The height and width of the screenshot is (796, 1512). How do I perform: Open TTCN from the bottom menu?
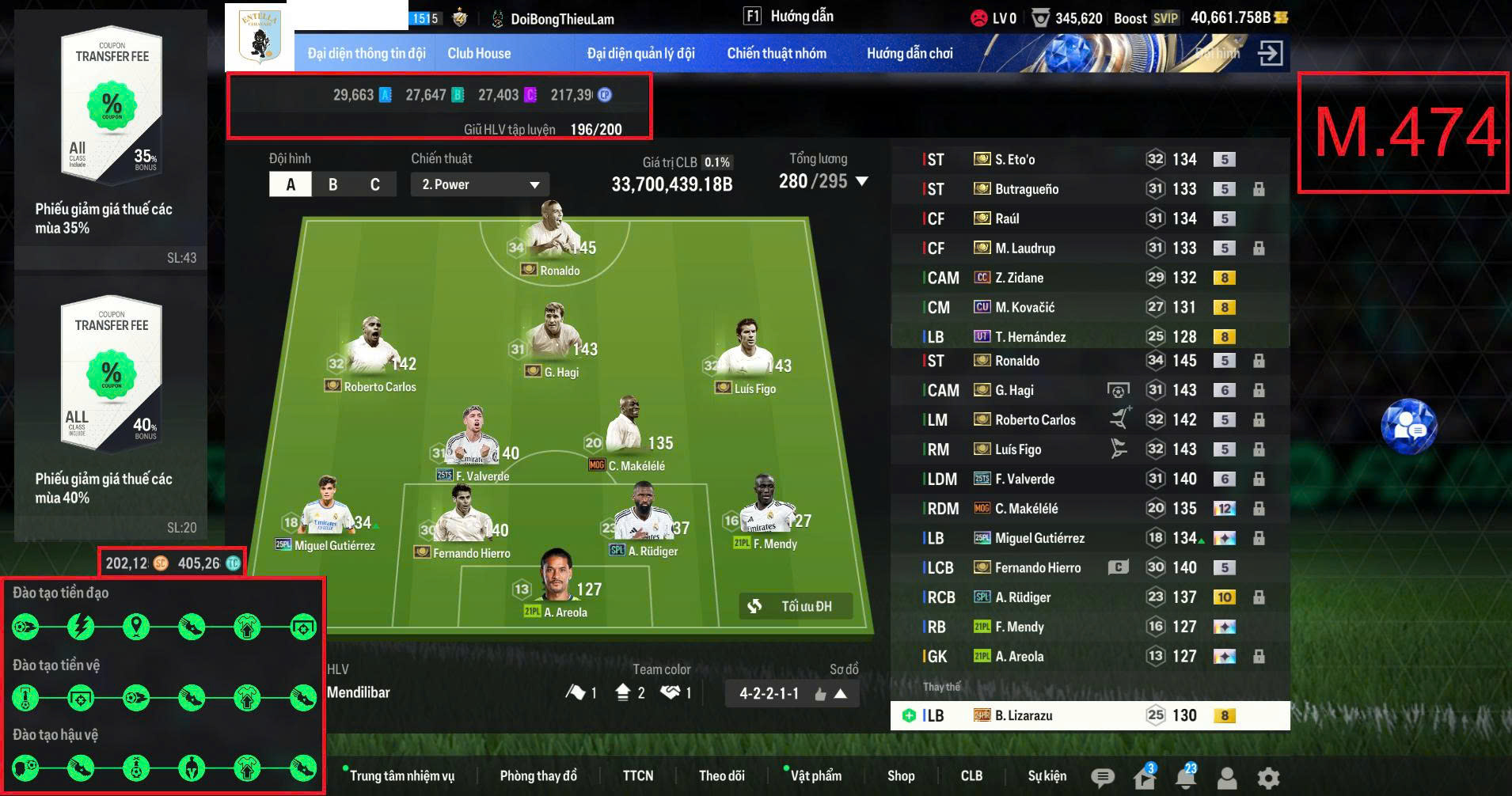pyautogui.click(x=638, y=776)
